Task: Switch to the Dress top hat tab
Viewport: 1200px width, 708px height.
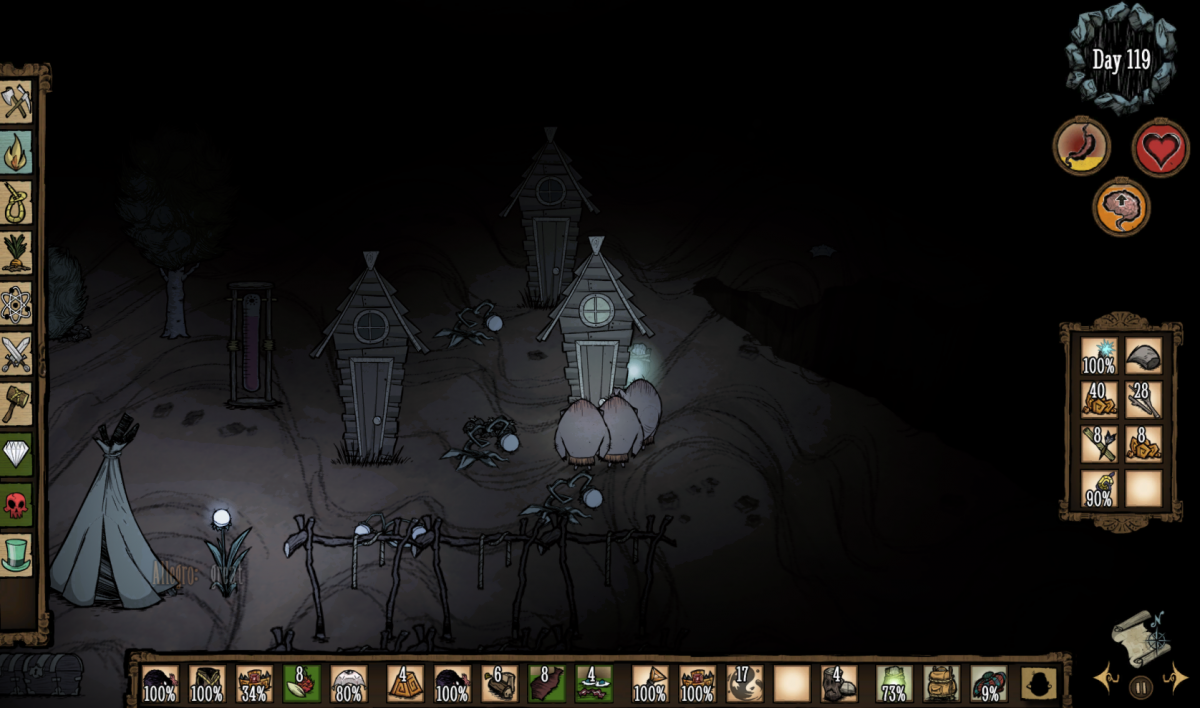Action: 16,555
